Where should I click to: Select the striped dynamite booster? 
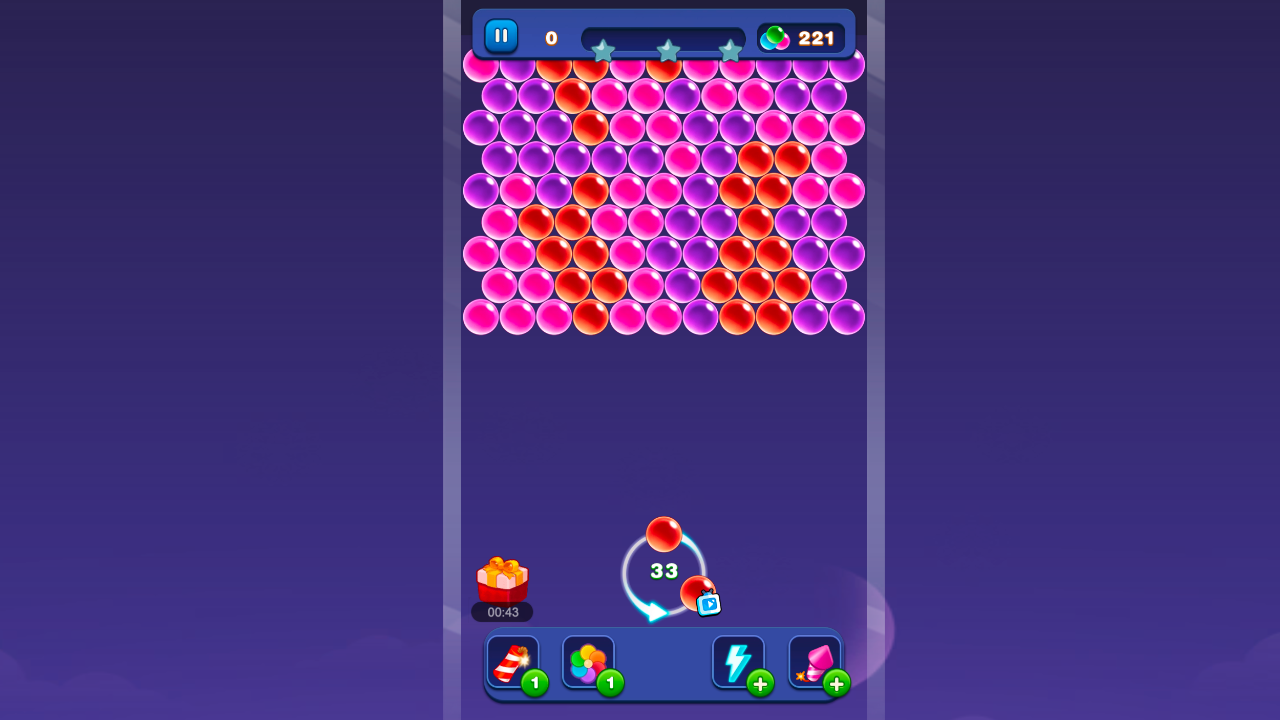[512, 660]
